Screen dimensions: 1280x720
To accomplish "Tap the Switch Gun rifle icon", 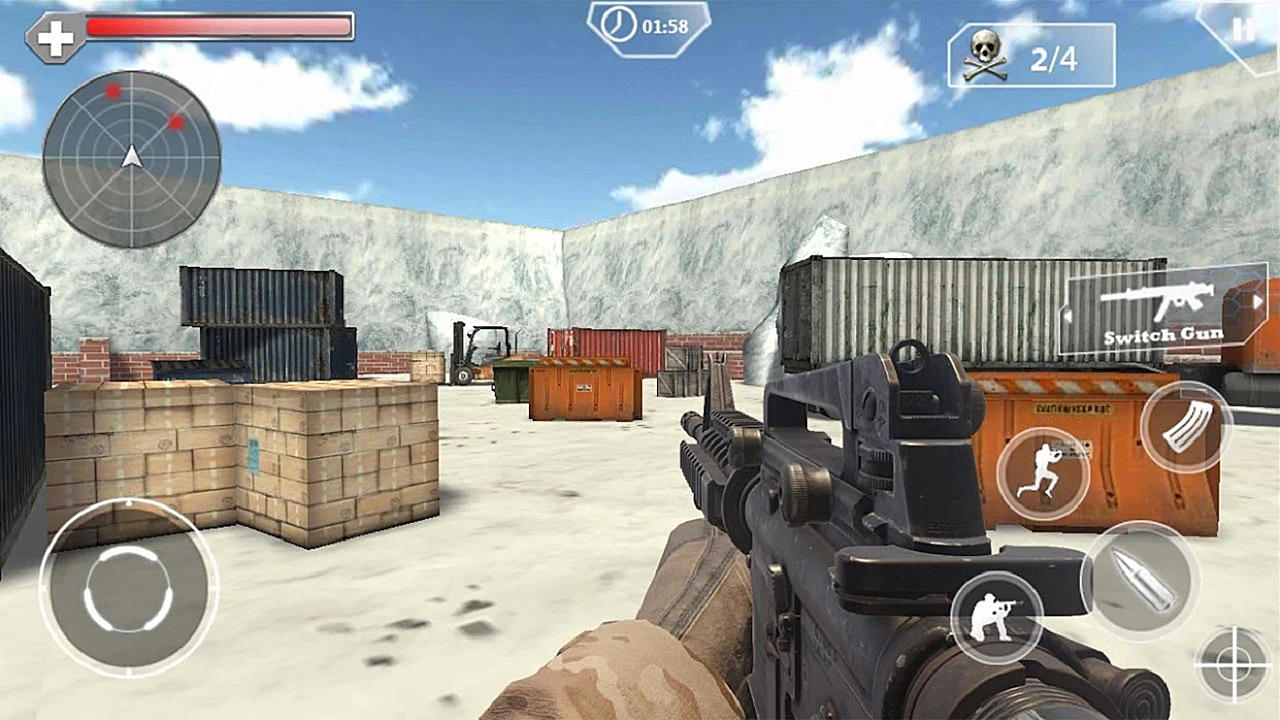I will pyautogui.click(x=1160, y=300).
